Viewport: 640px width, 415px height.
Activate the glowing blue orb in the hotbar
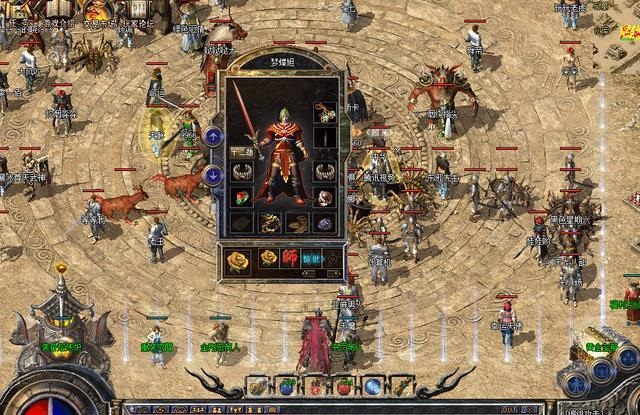click(x=372, y=386)
